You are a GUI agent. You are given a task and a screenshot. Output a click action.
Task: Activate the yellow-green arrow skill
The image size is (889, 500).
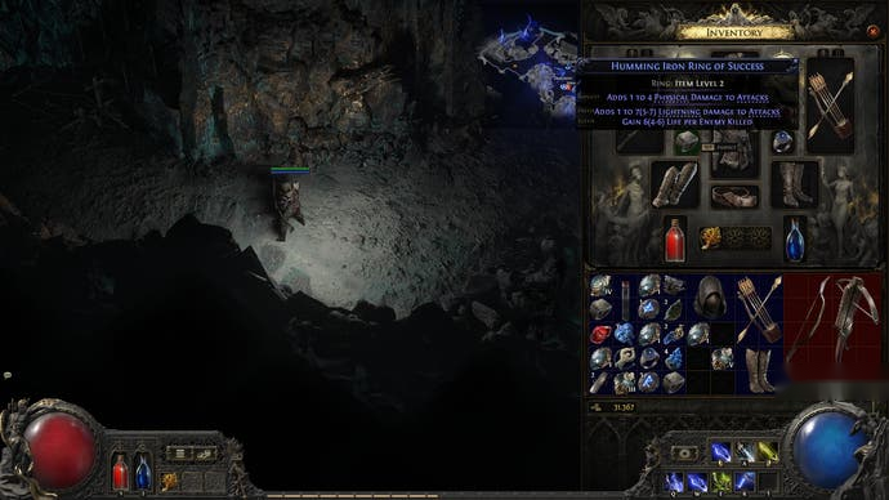768,453
